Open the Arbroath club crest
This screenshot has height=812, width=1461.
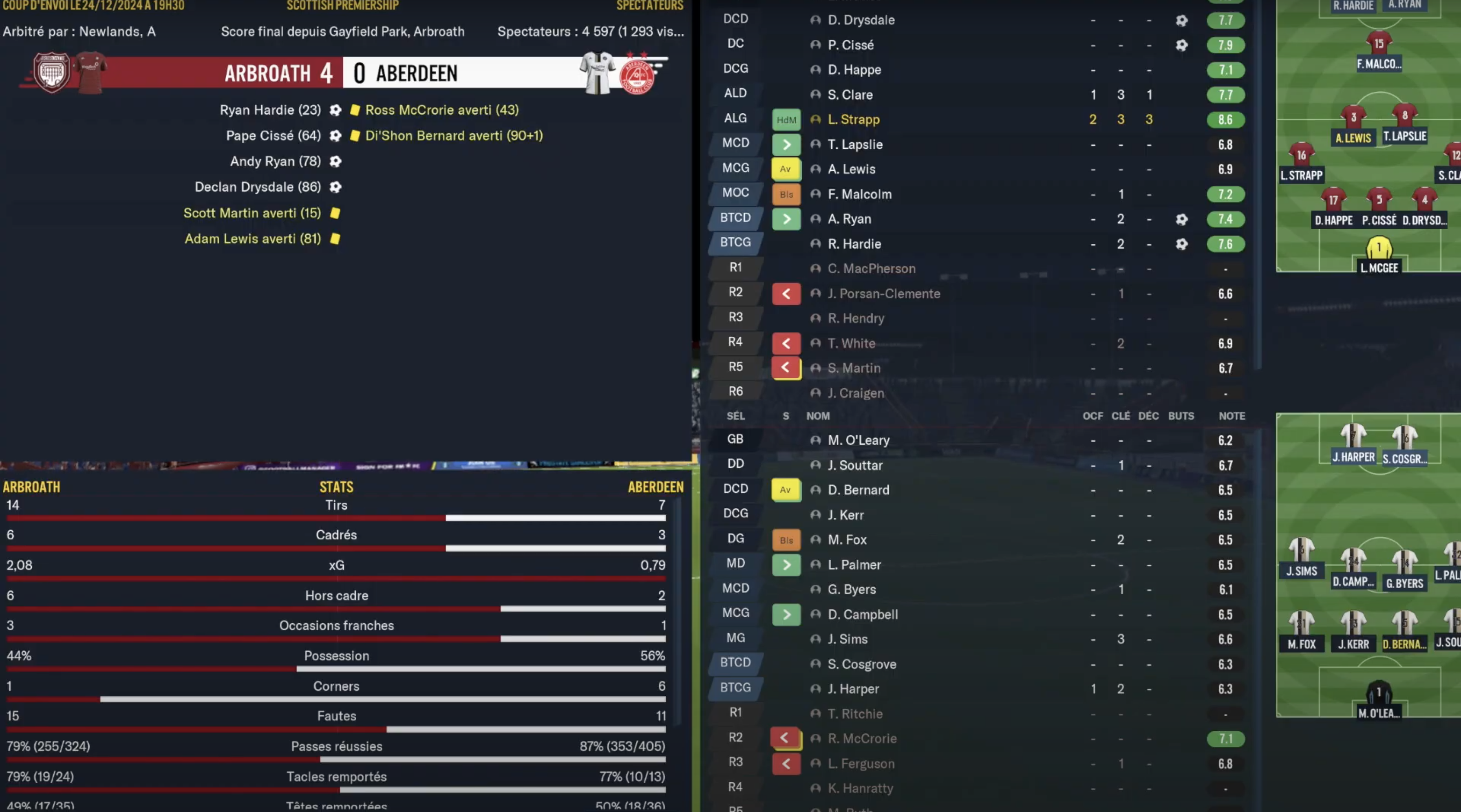point(52,73)
